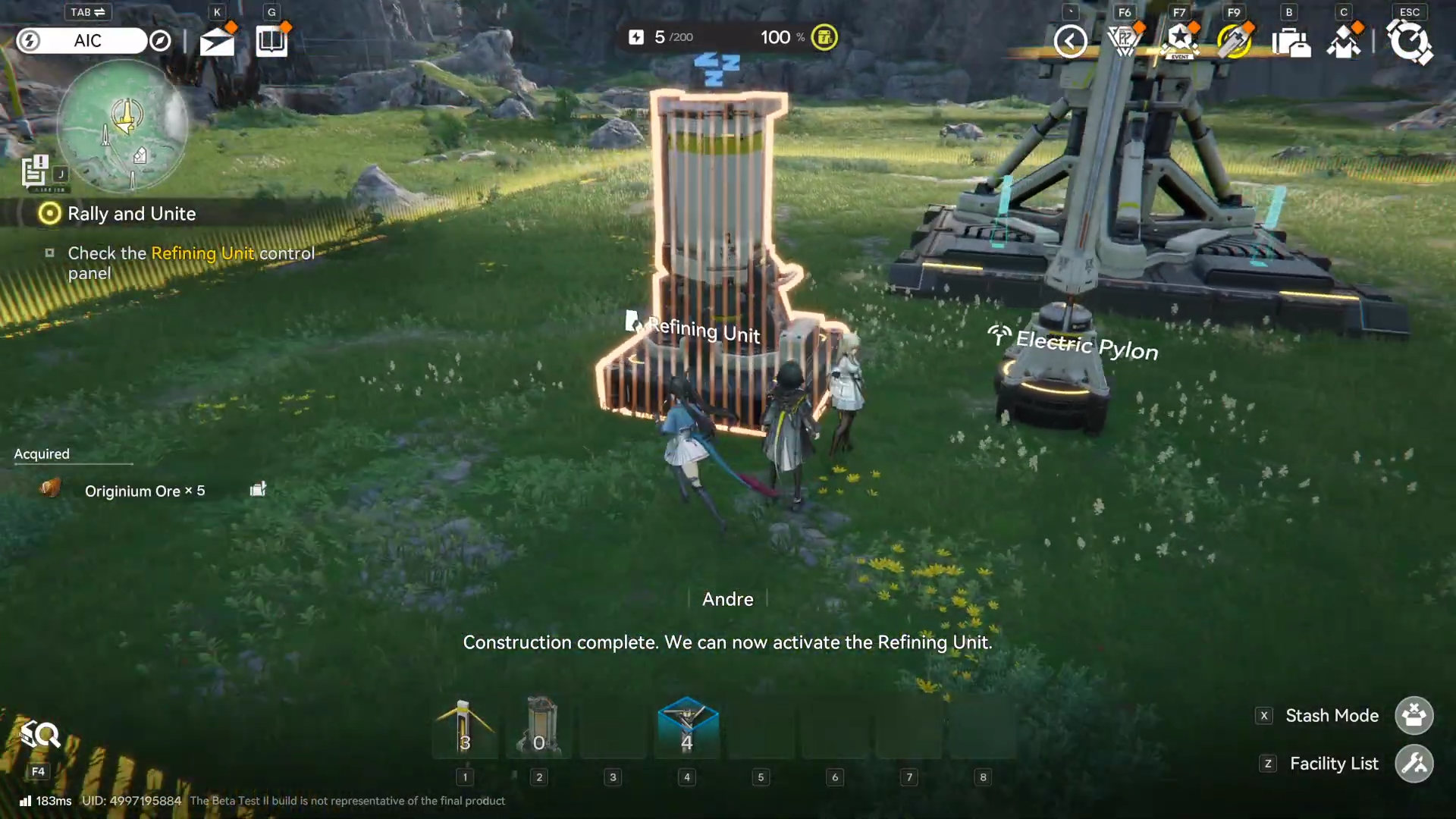Open the briefcase inventory icon

(1290, 42)
